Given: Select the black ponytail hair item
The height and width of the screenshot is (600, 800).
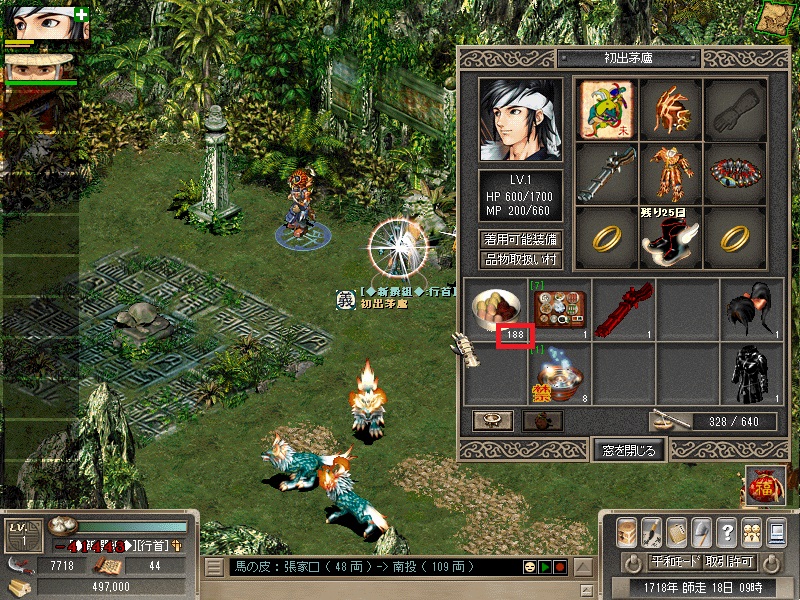Looking at the screenshot, I should point(752,308).
